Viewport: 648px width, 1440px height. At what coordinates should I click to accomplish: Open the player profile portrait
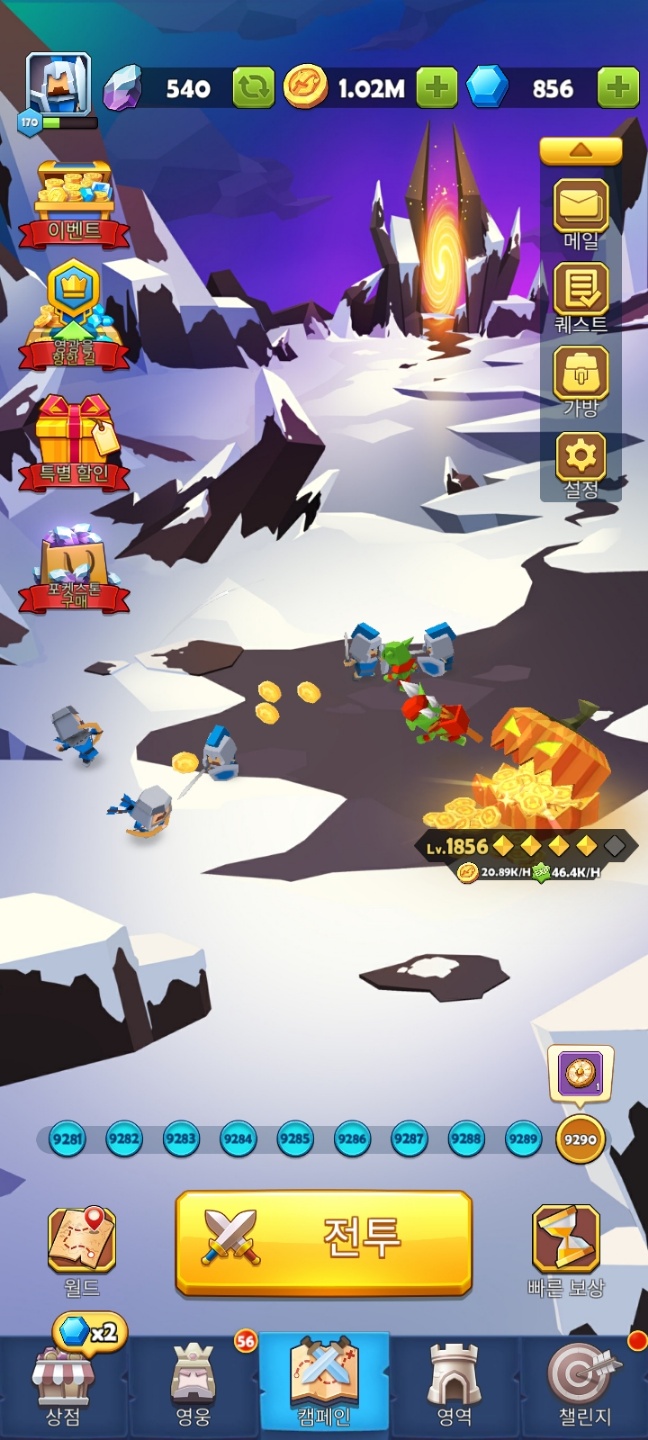(58, 84)
